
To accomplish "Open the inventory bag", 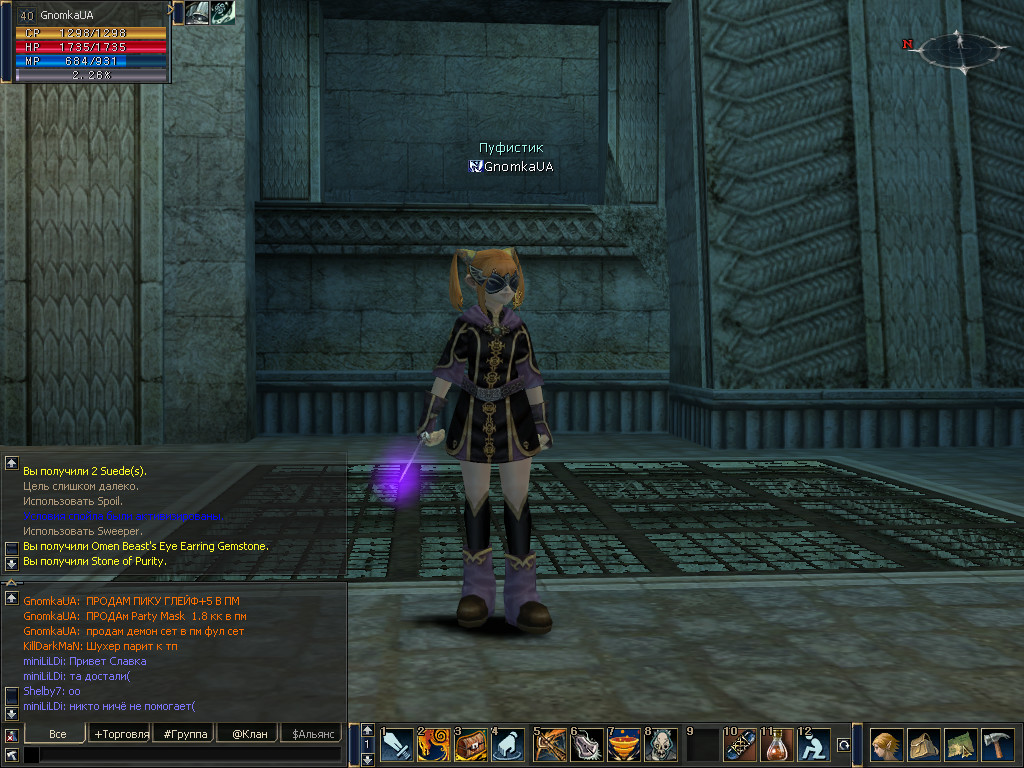I will click(924, 744).
